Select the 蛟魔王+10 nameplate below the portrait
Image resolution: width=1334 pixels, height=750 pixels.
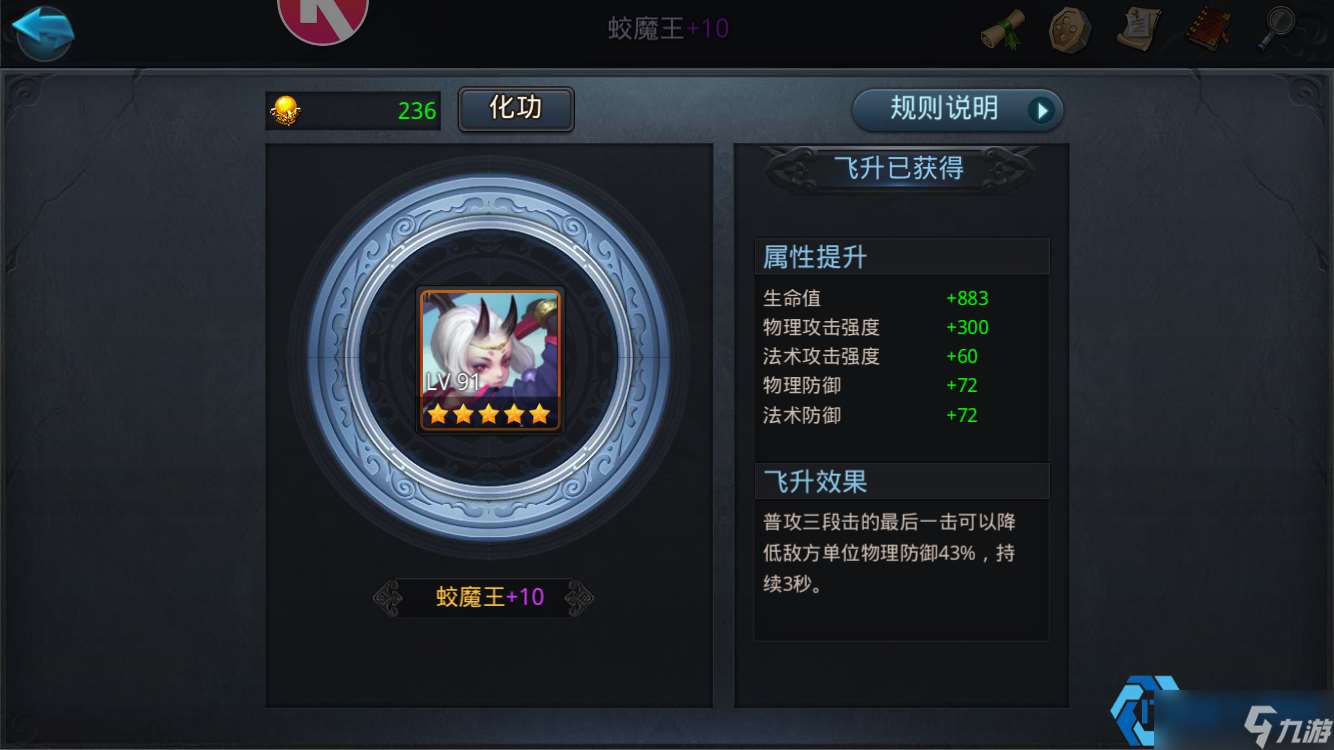pyautogui.click(x=490, y=596)
